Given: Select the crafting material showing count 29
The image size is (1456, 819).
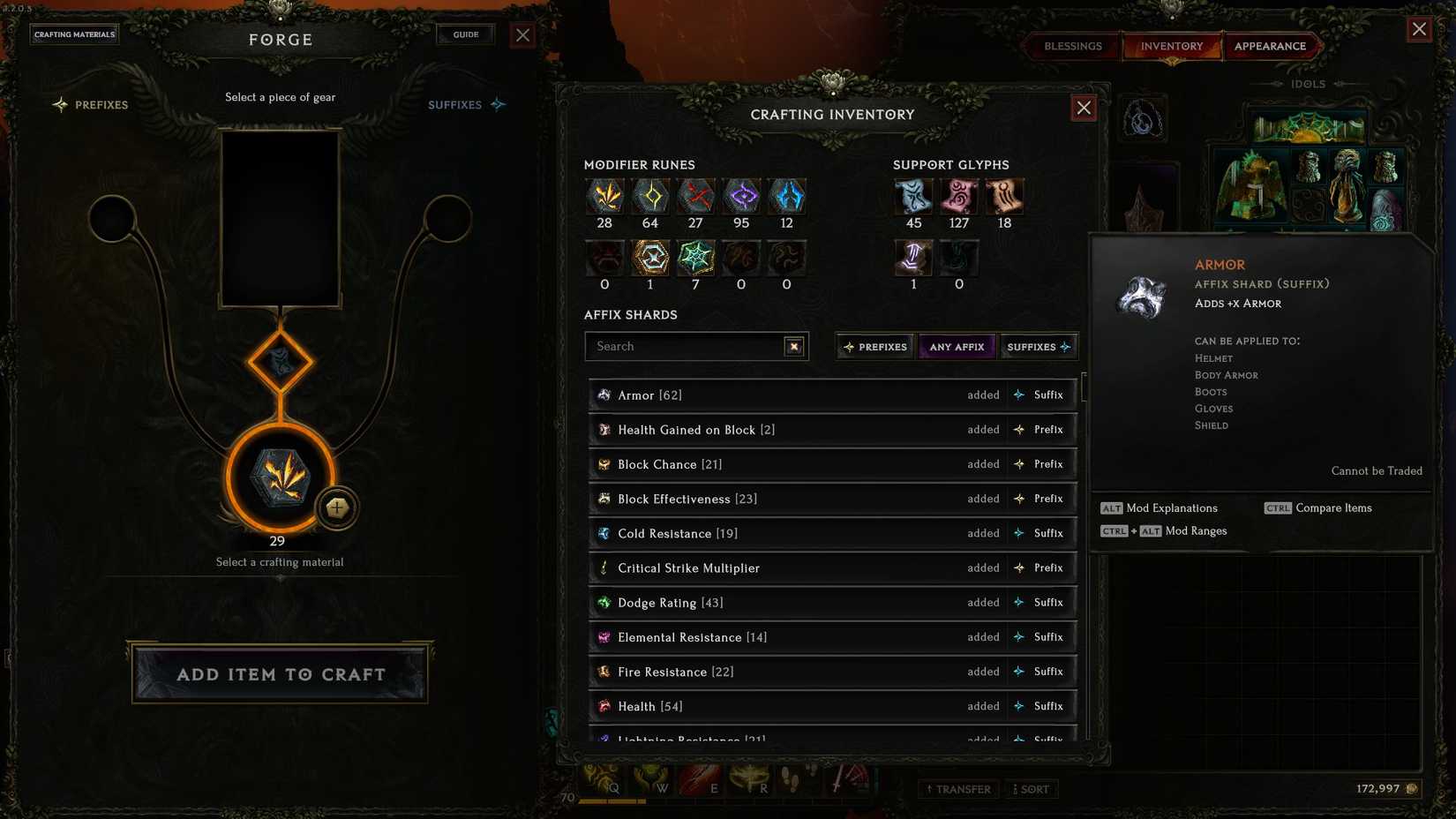Looking at the screenshot, I should pyautogui.click(x=279, y=477).
